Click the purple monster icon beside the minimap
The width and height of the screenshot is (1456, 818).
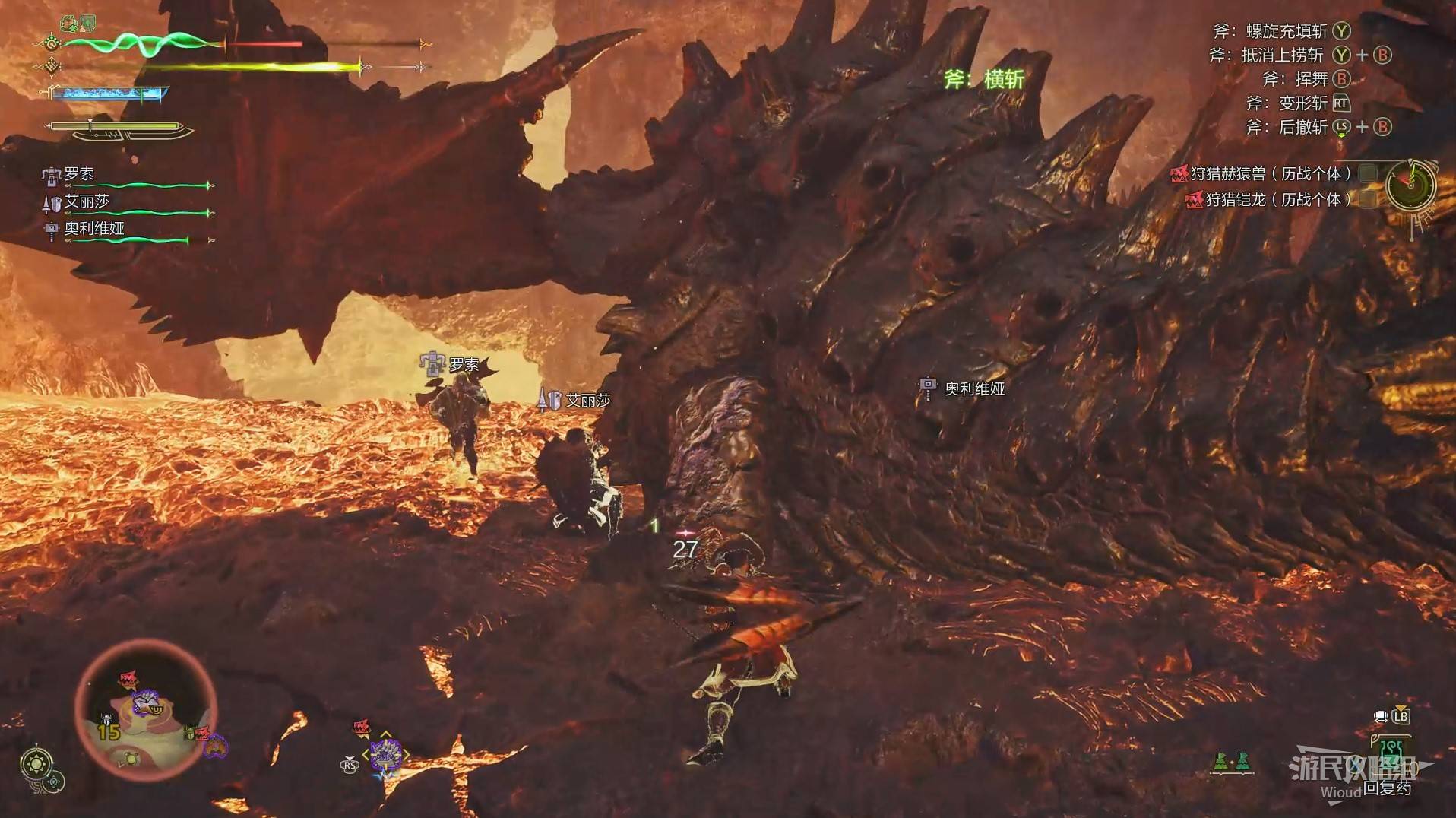click(x=215, y=746)
